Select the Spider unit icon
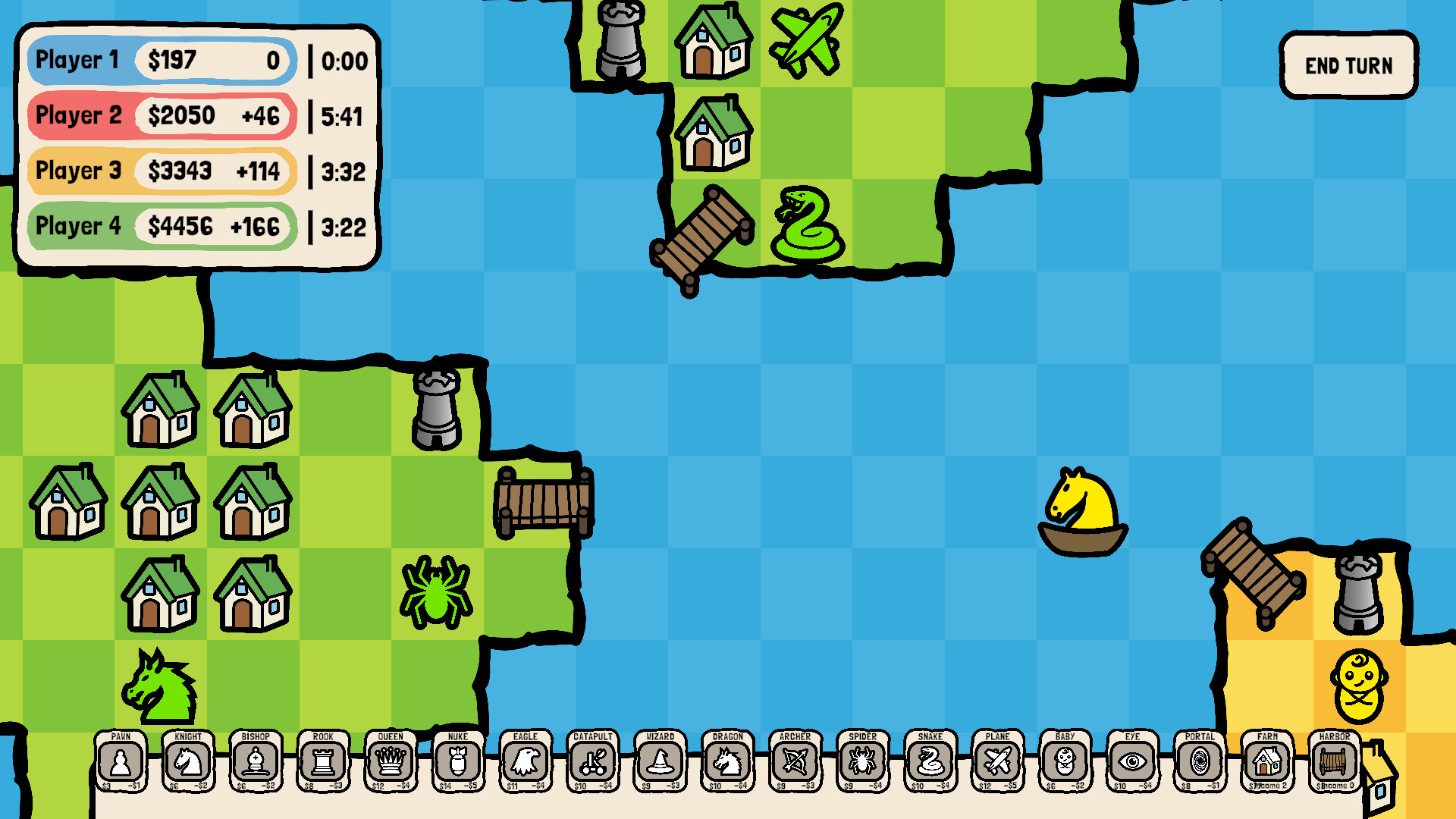 [x=862, y=764]
